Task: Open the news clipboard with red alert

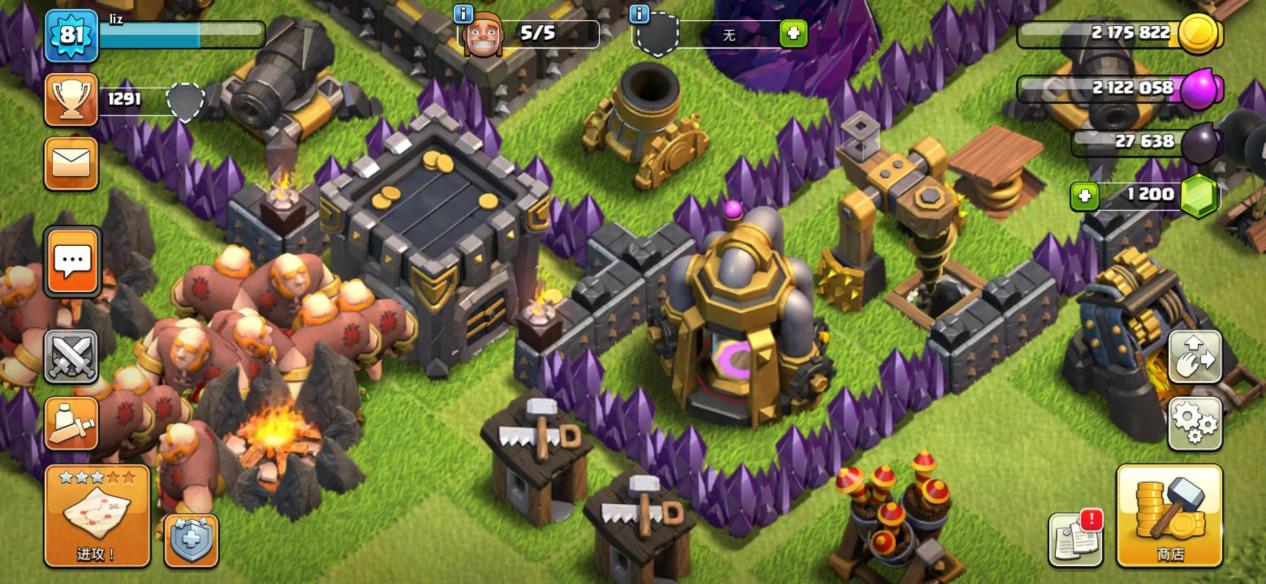Action: tap(1076, 539)
